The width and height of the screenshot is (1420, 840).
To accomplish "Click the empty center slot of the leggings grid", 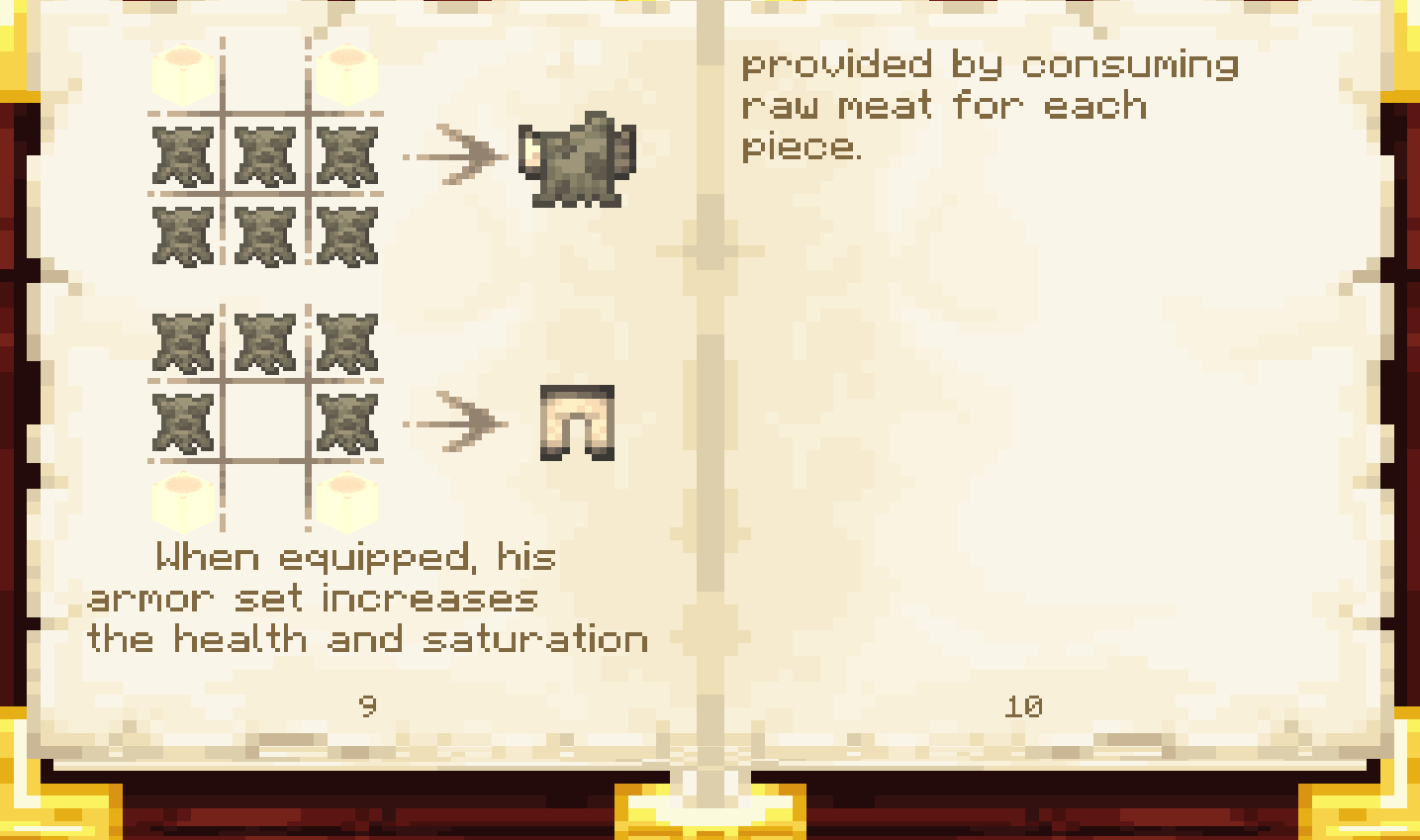I will click(x=263, y=420).
